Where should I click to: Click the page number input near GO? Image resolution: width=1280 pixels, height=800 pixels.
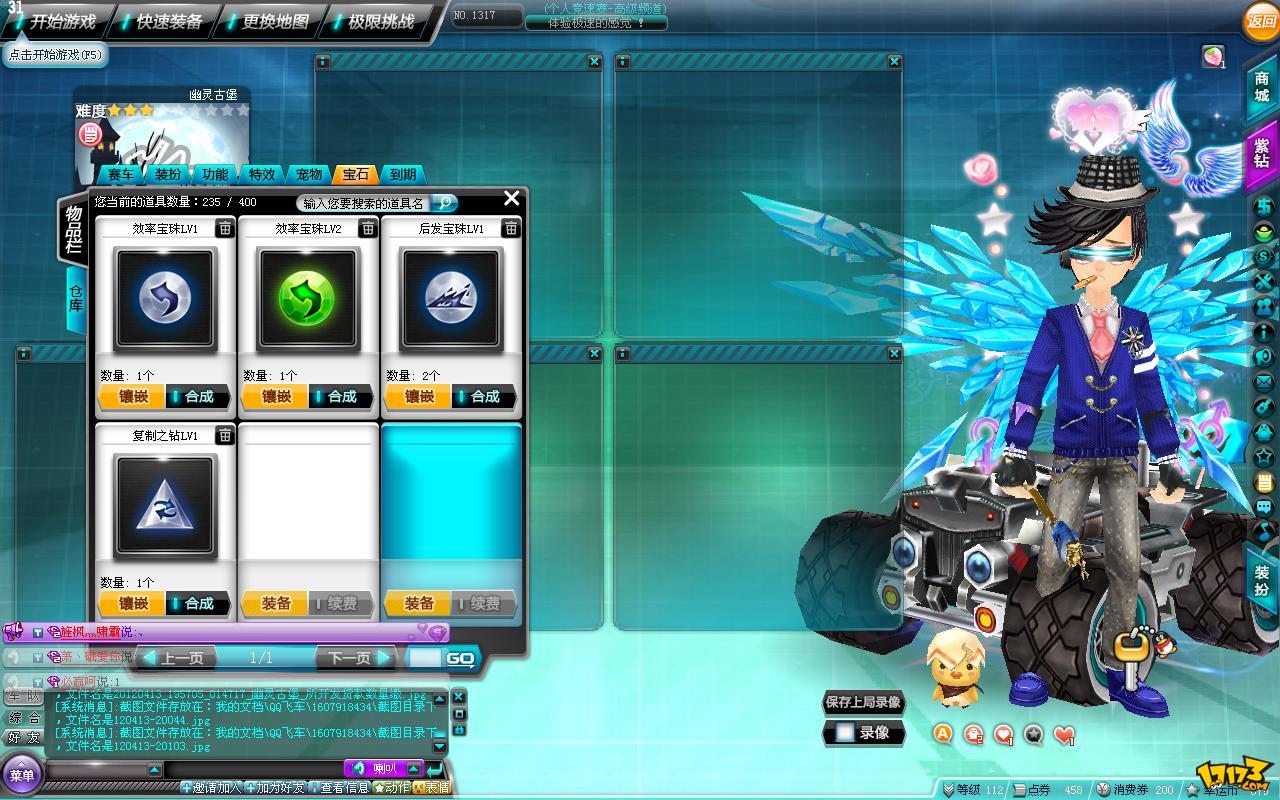click(426, 657)
